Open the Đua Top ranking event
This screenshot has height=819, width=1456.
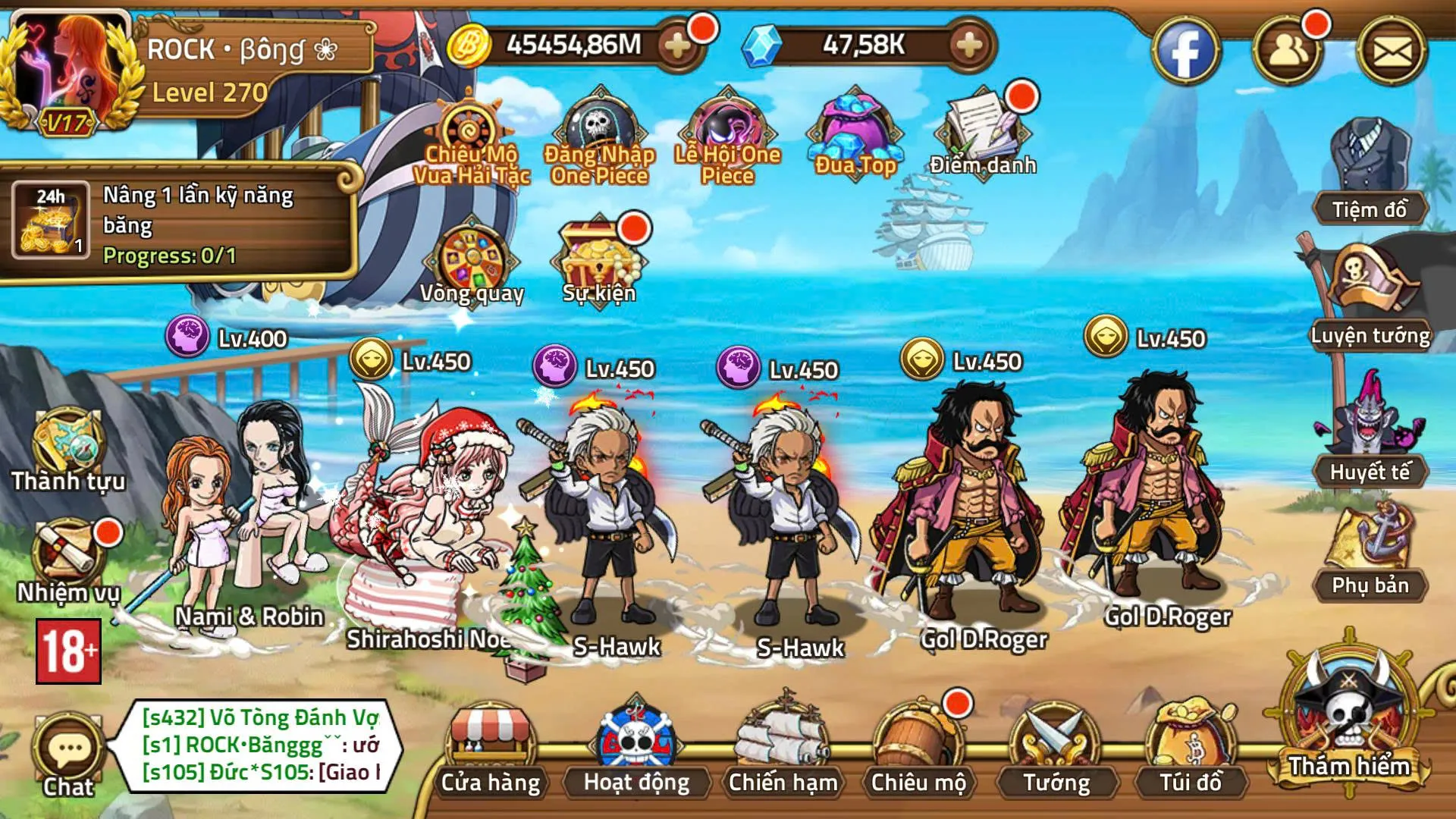[x=853, y=129]
